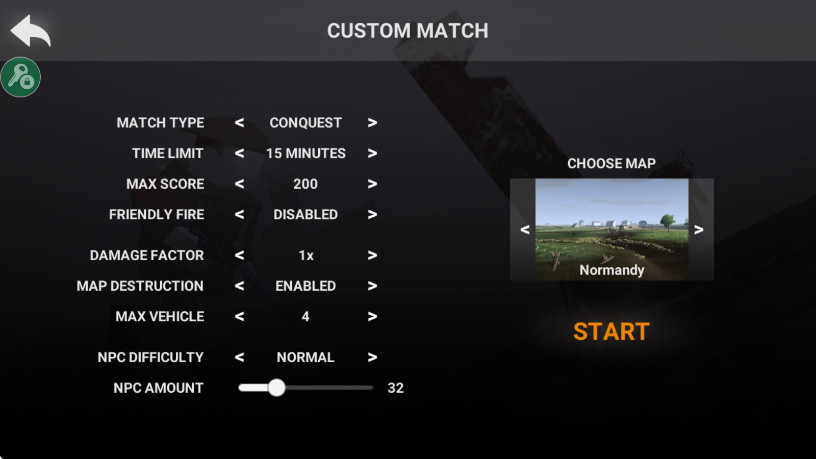Increase the damage factor from 1x
The image size is (816, 459).
[372, 255]
